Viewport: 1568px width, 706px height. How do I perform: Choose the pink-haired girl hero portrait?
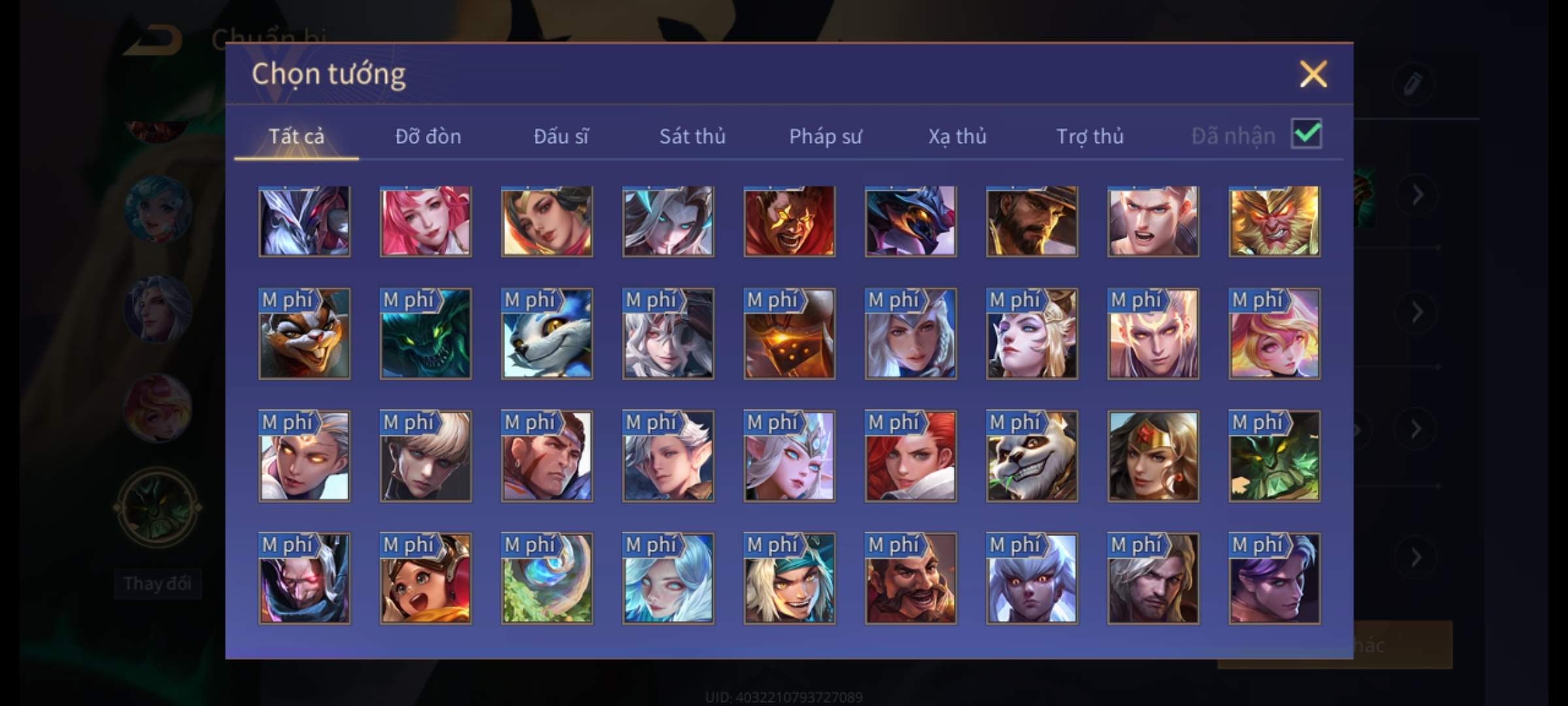coord(425,221)
